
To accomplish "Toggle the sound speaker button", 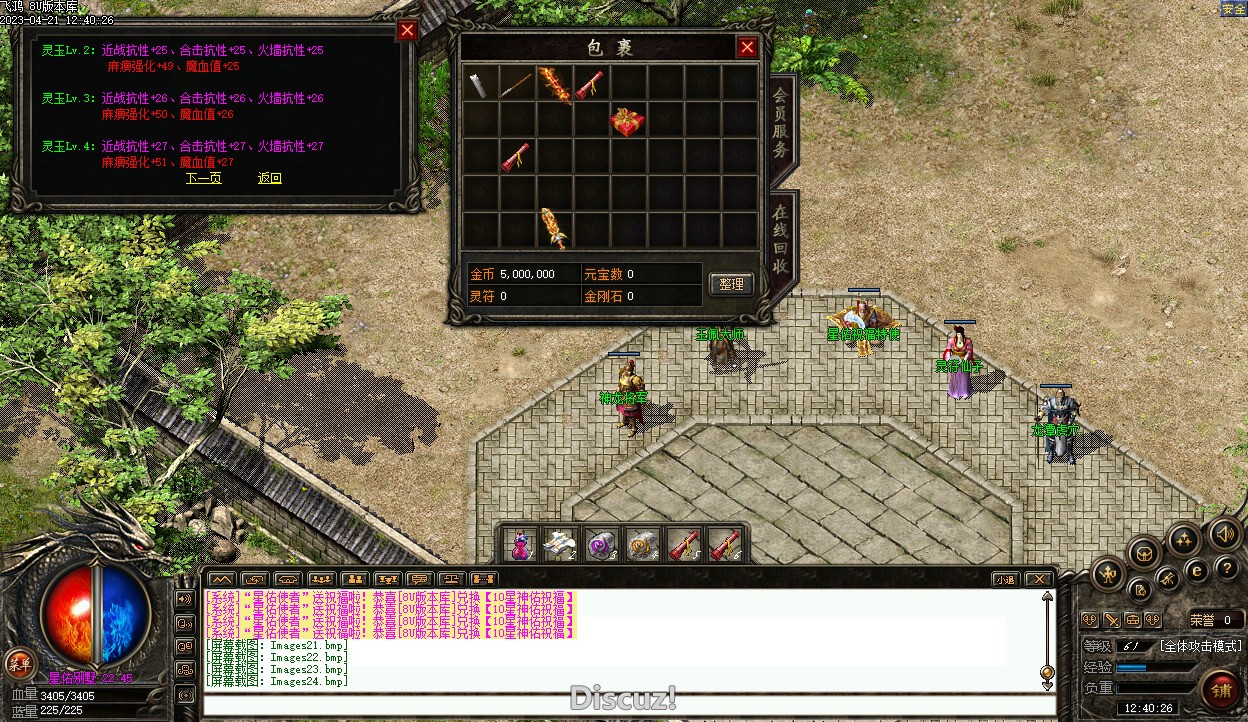I will [1225, 534].
